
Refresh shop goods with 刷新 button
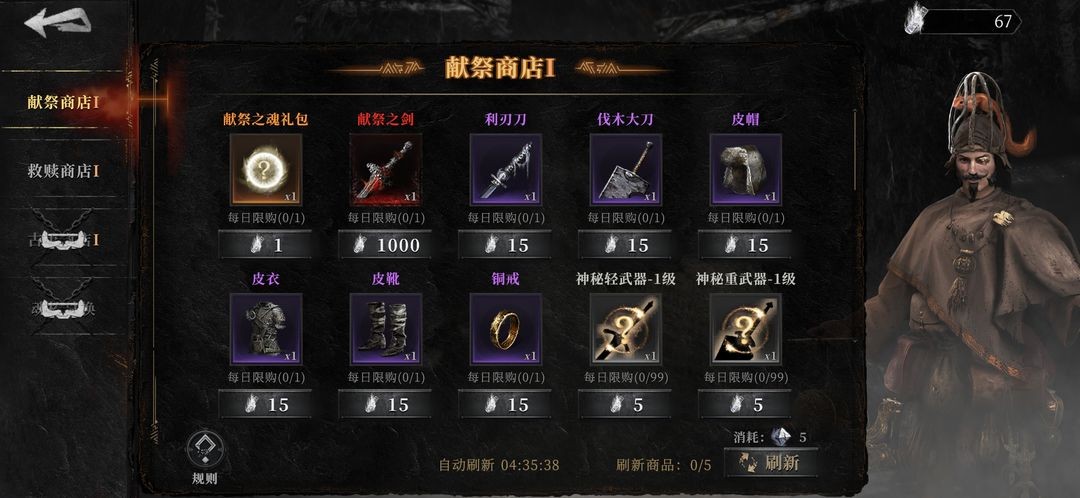click(x=771, y=462)
